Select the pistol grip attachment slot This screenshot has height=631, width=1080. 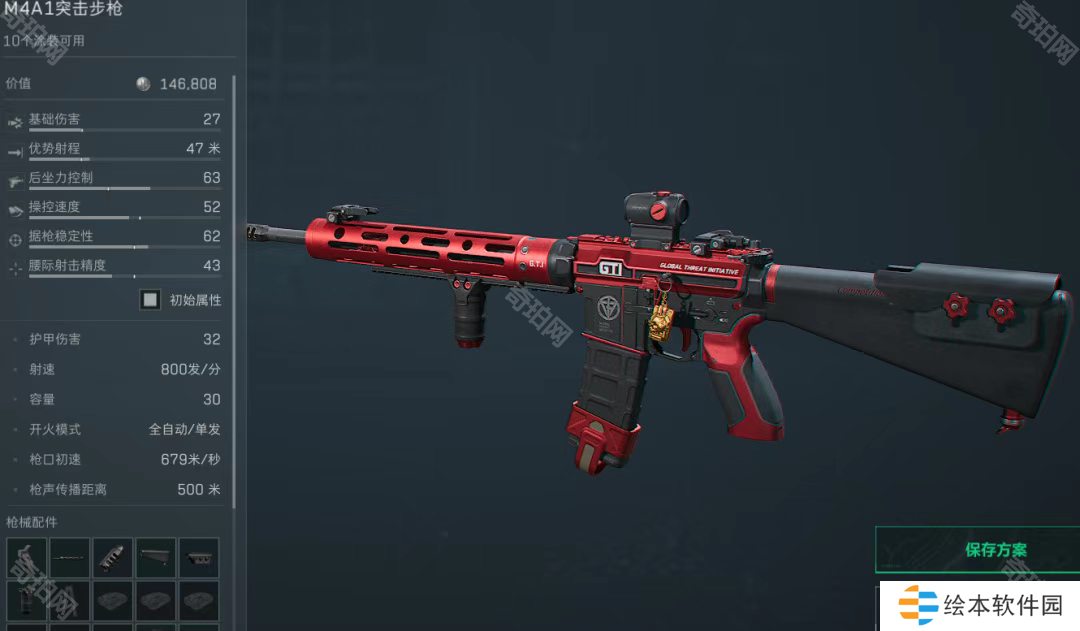(27, 557)
